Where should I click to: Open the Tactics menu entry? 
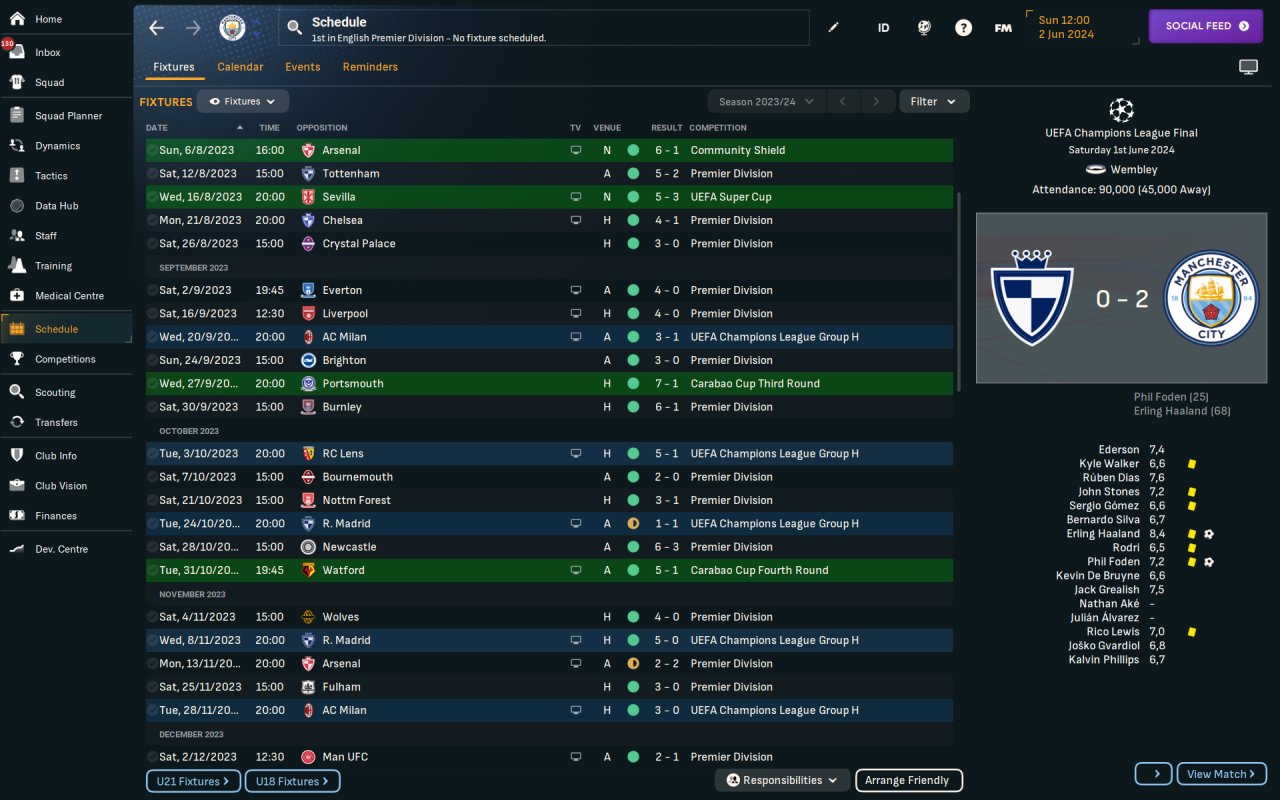(51, 176)
